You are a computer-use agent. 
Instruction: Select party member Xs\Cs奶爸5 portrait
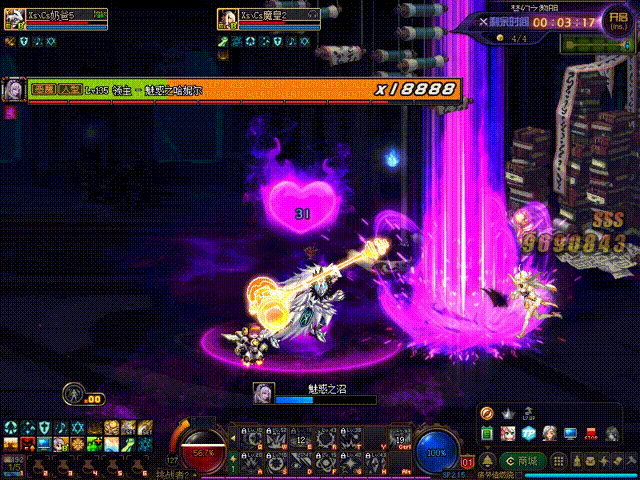15,18
